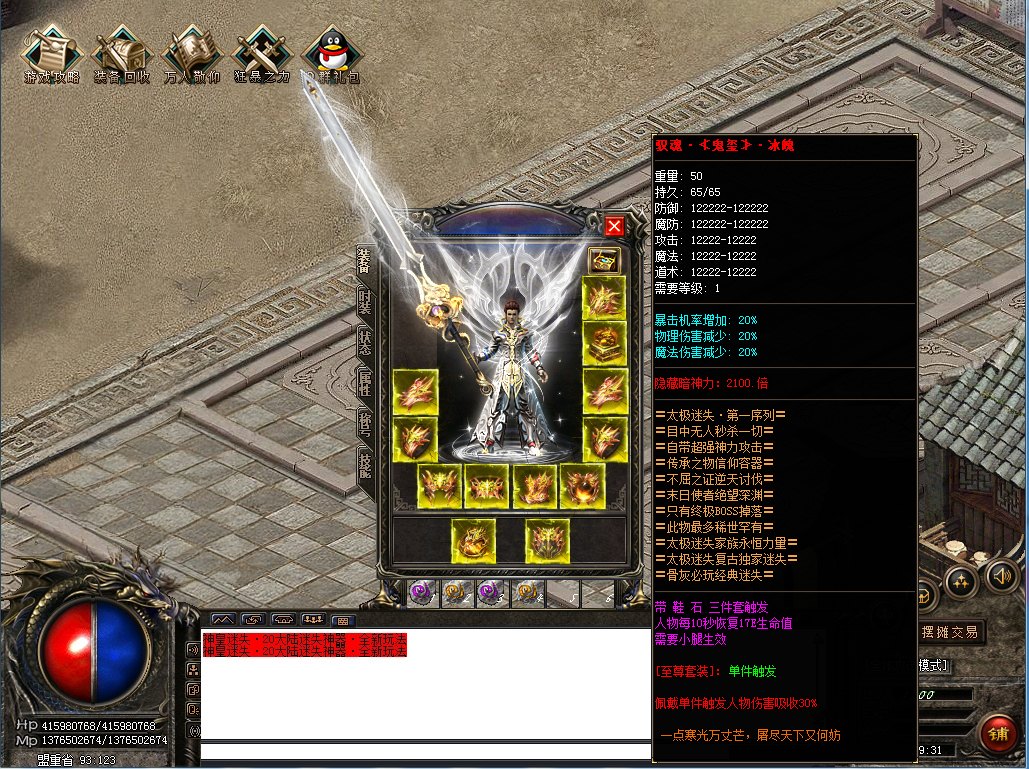Select the 技能 skills tab
The height and width of the screenshot is (769, 1029).
(366, 465)
